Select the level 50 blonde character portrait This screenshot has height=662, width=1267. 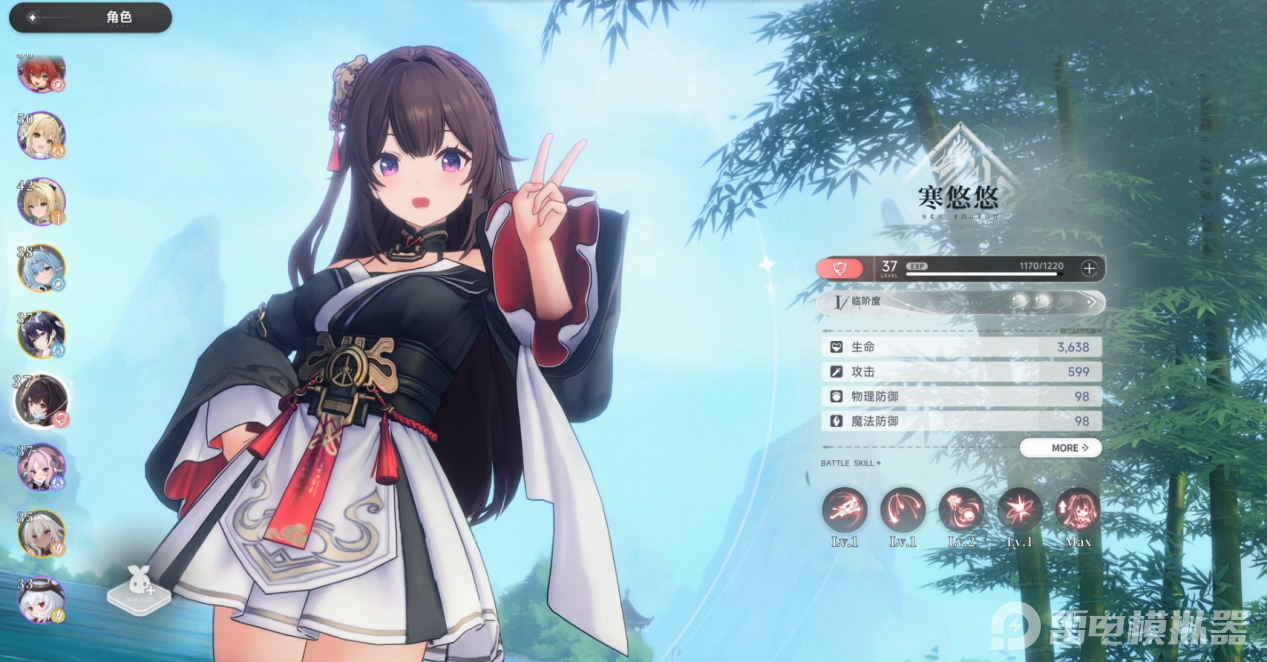[42, 135]
